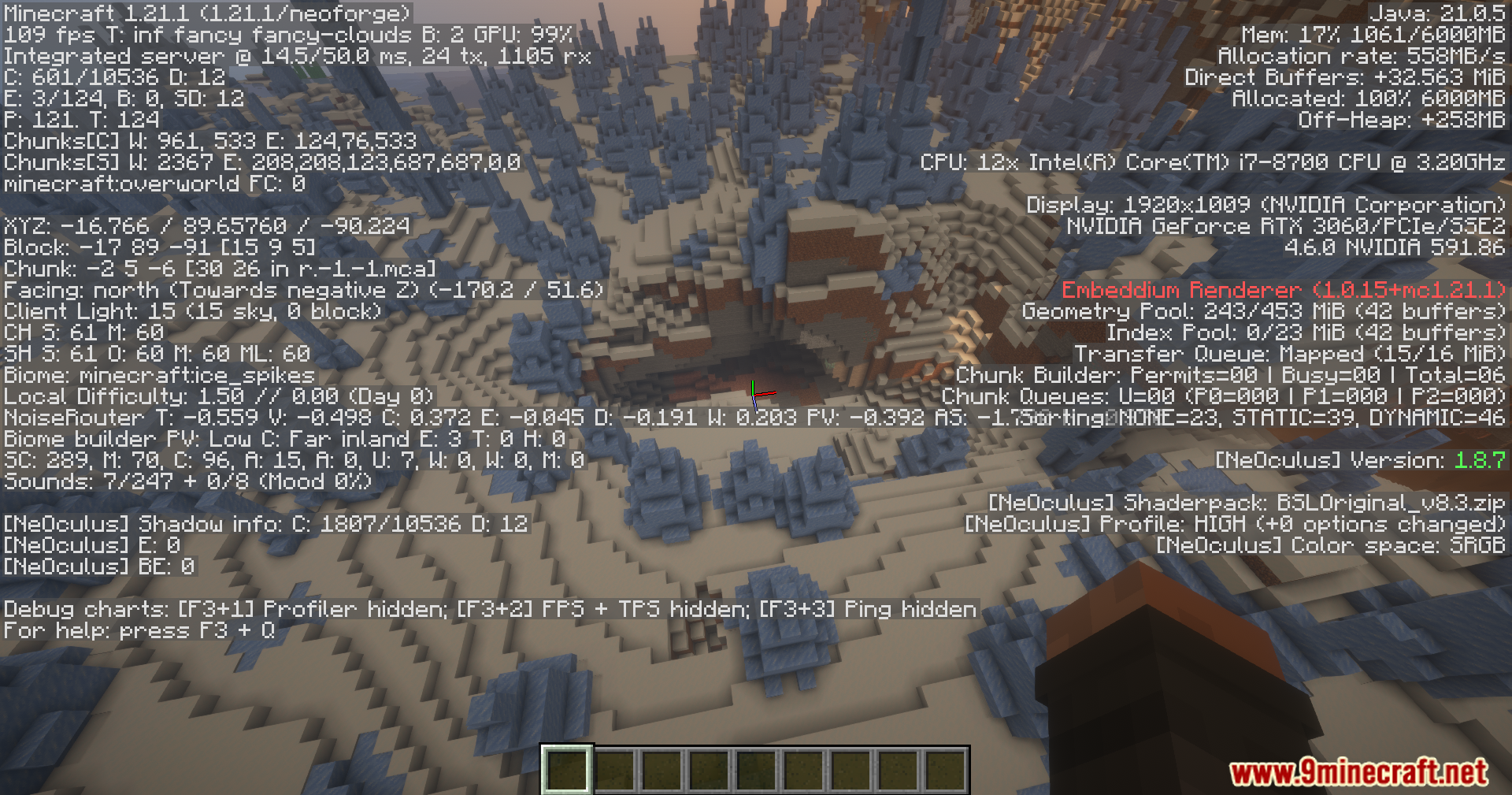Screen dimensions: 1512x795
Task: Click the Biome minecraft:ice_spikes entry
Action: coord(156,375)
